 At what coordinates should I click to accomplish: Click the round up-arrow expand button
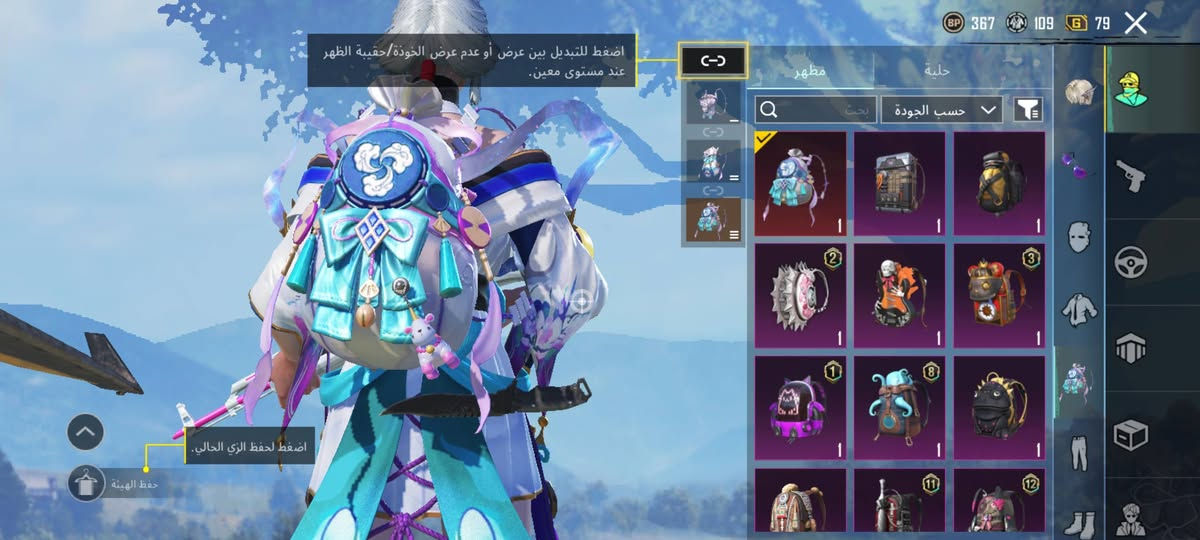[x=86, y=432]
